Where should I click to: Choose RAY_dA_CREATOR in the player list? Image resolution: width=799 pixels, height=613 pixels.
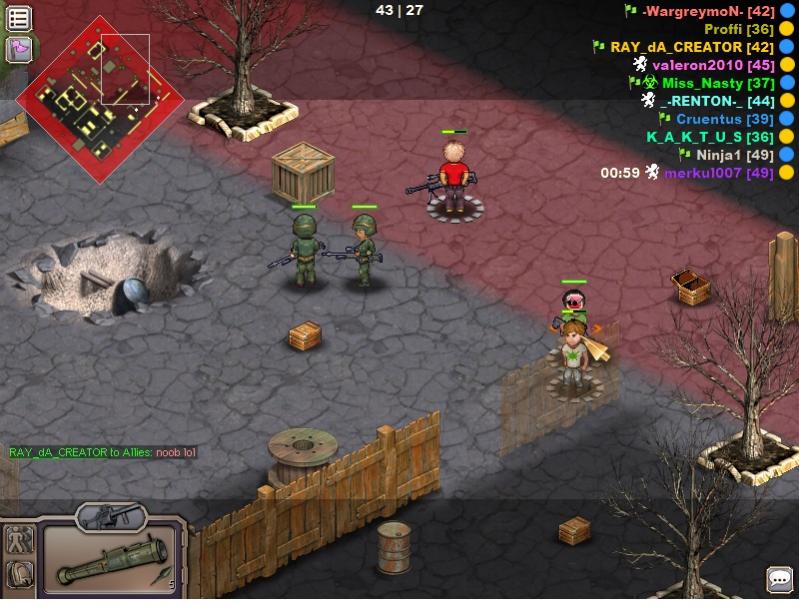[x=691, y=47]
